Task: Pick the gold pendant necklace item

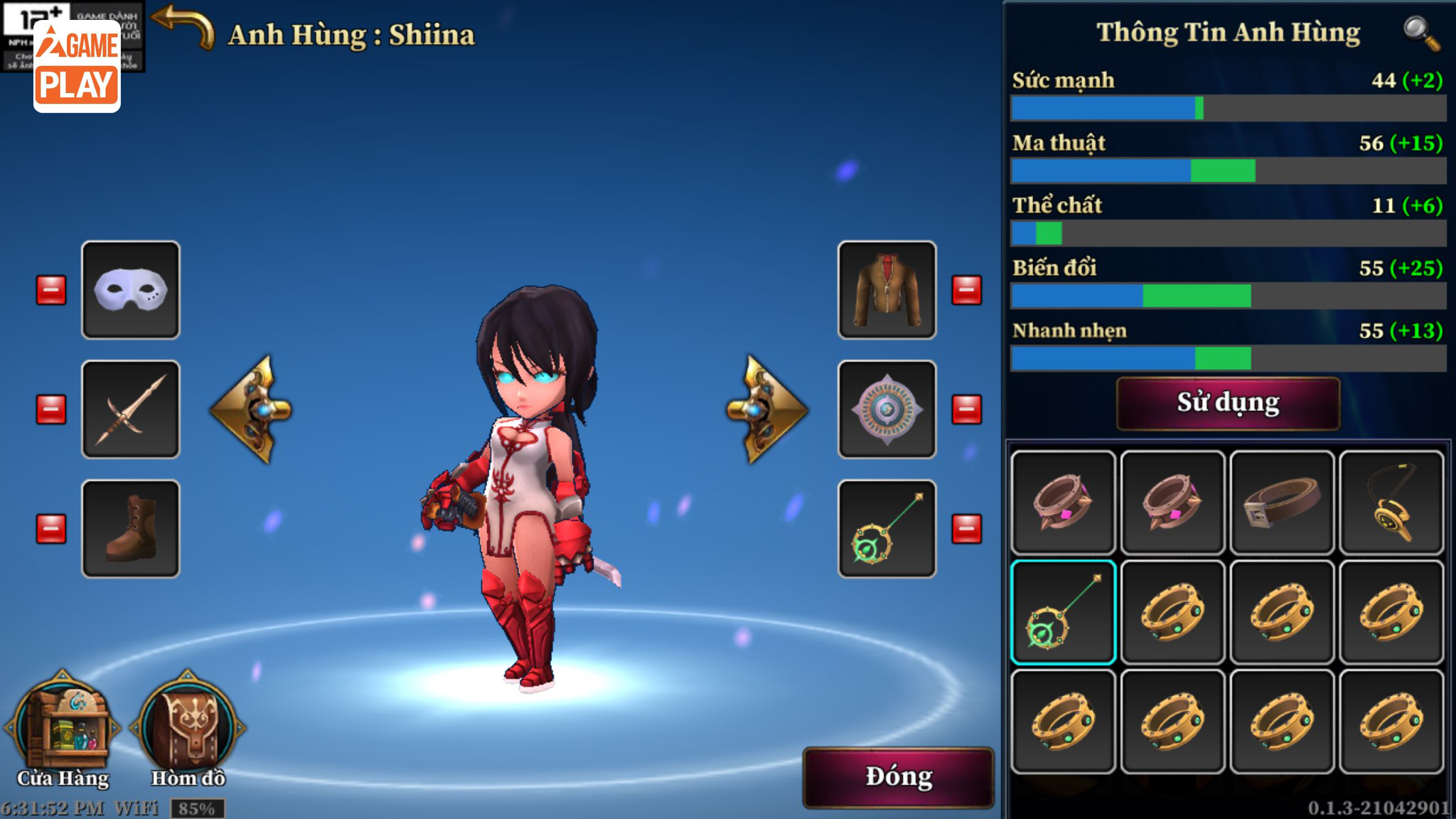Action: click(x=1391, y=503)
